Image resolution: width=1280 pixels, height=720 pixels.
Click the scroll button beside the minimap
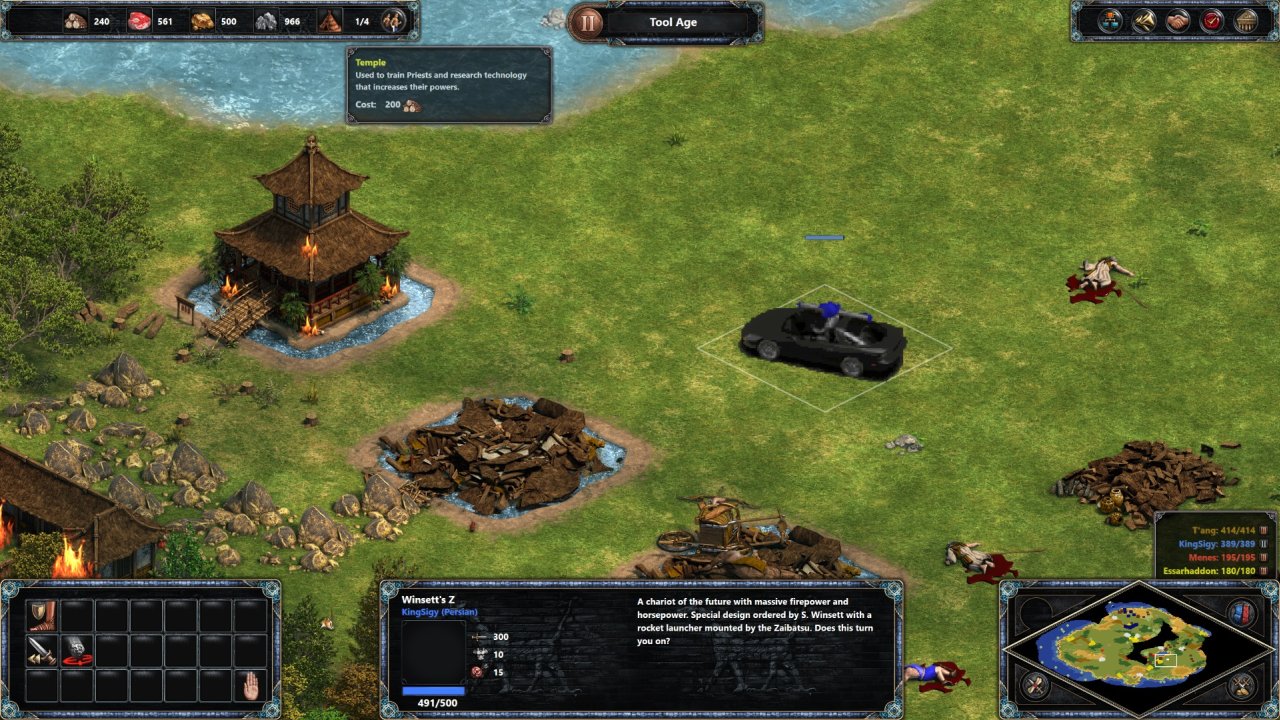click(1037, 686)
